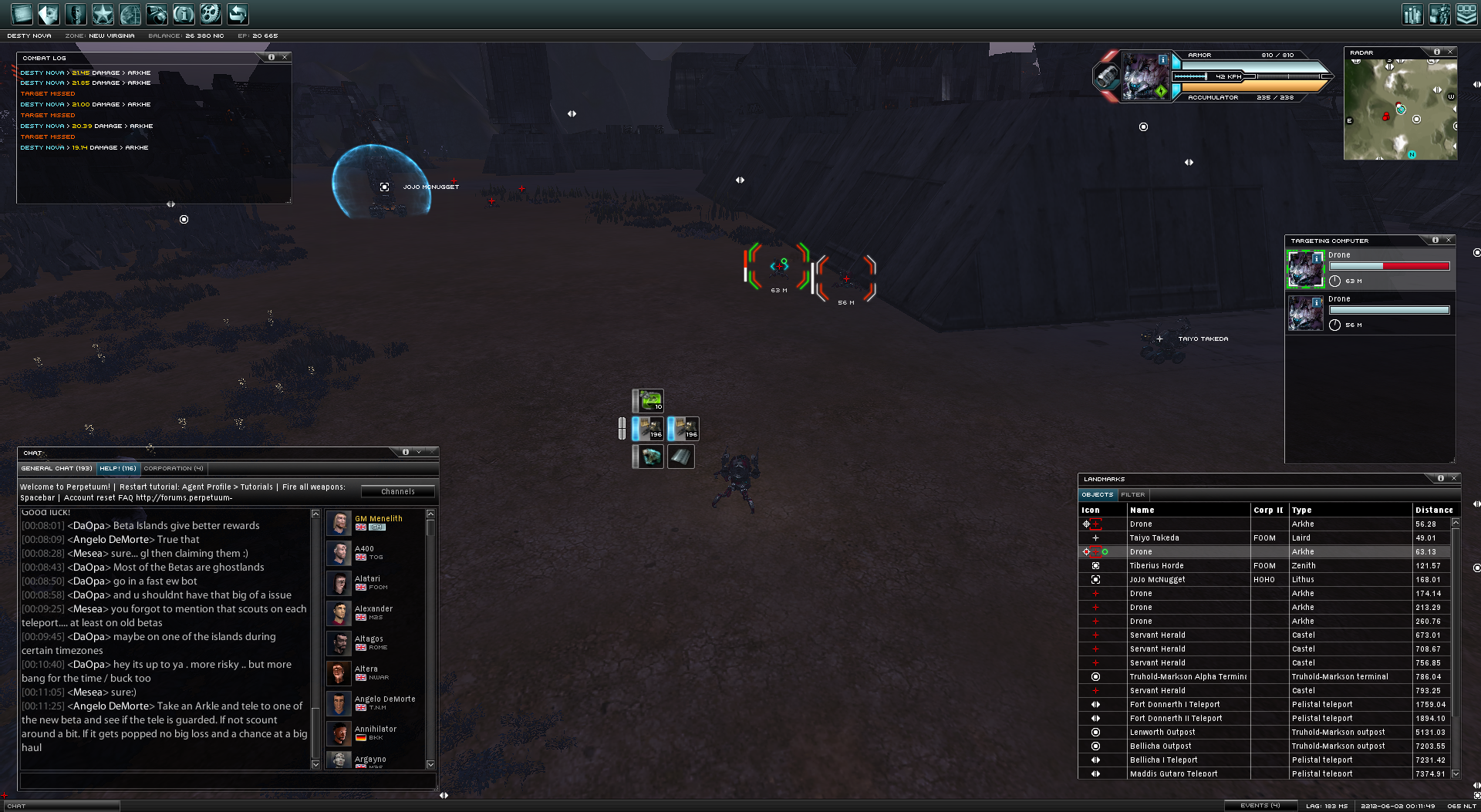Switch to the Corporation chat tab
This screenshot has height=812, width=1481.
click(174, 468)
